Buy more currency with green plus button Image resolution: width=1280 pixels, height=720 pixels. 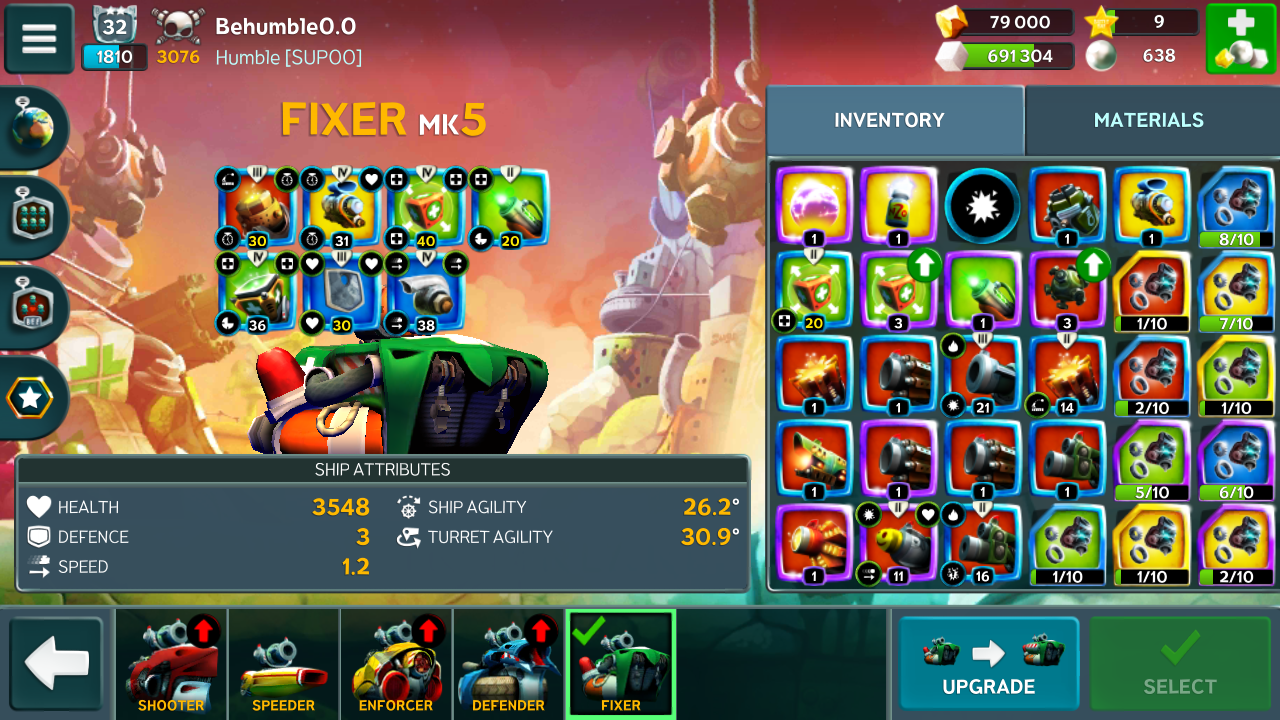(1240, 39)
